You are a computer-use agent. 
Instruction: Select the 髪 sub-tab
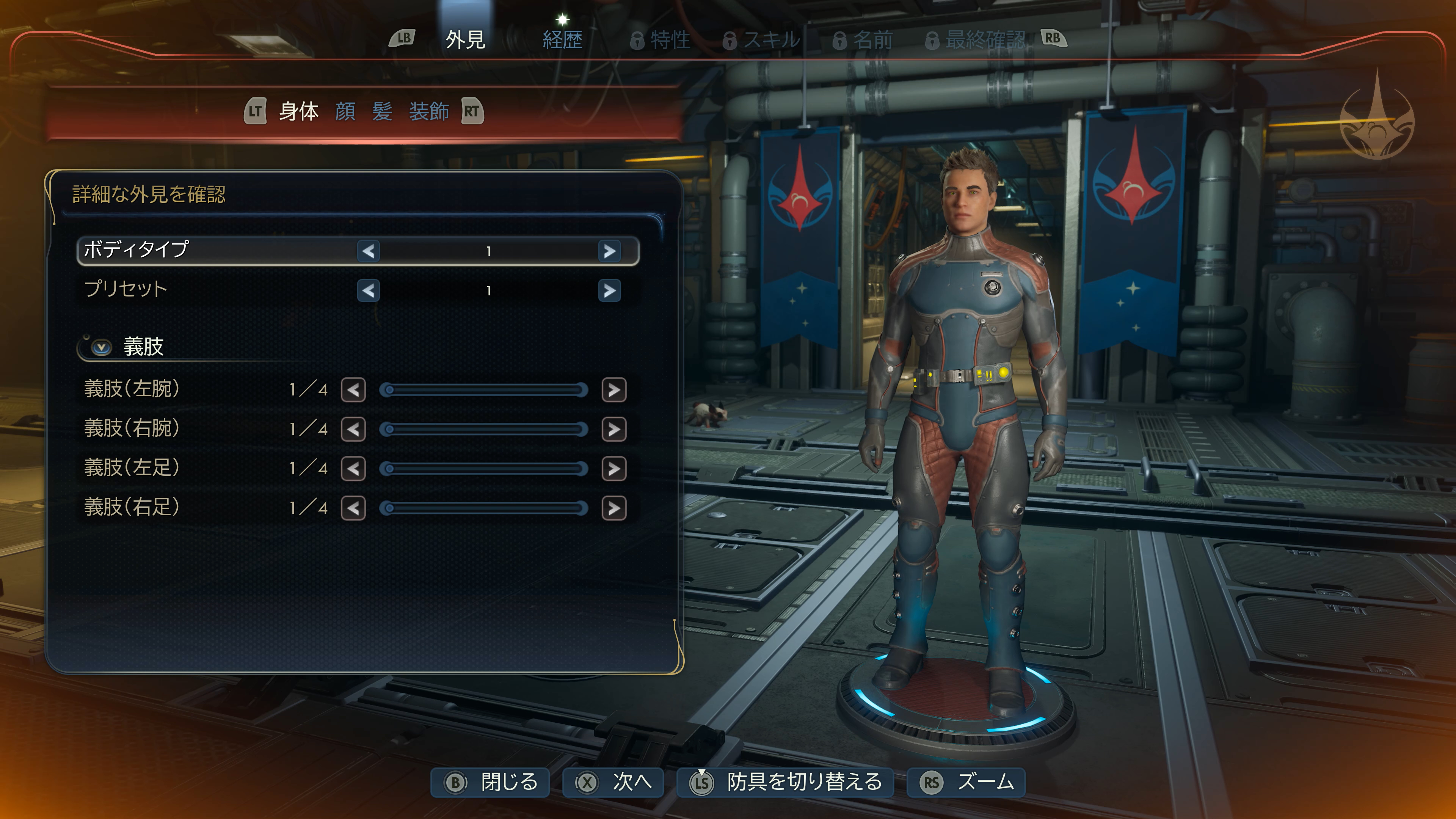point(382,111)
